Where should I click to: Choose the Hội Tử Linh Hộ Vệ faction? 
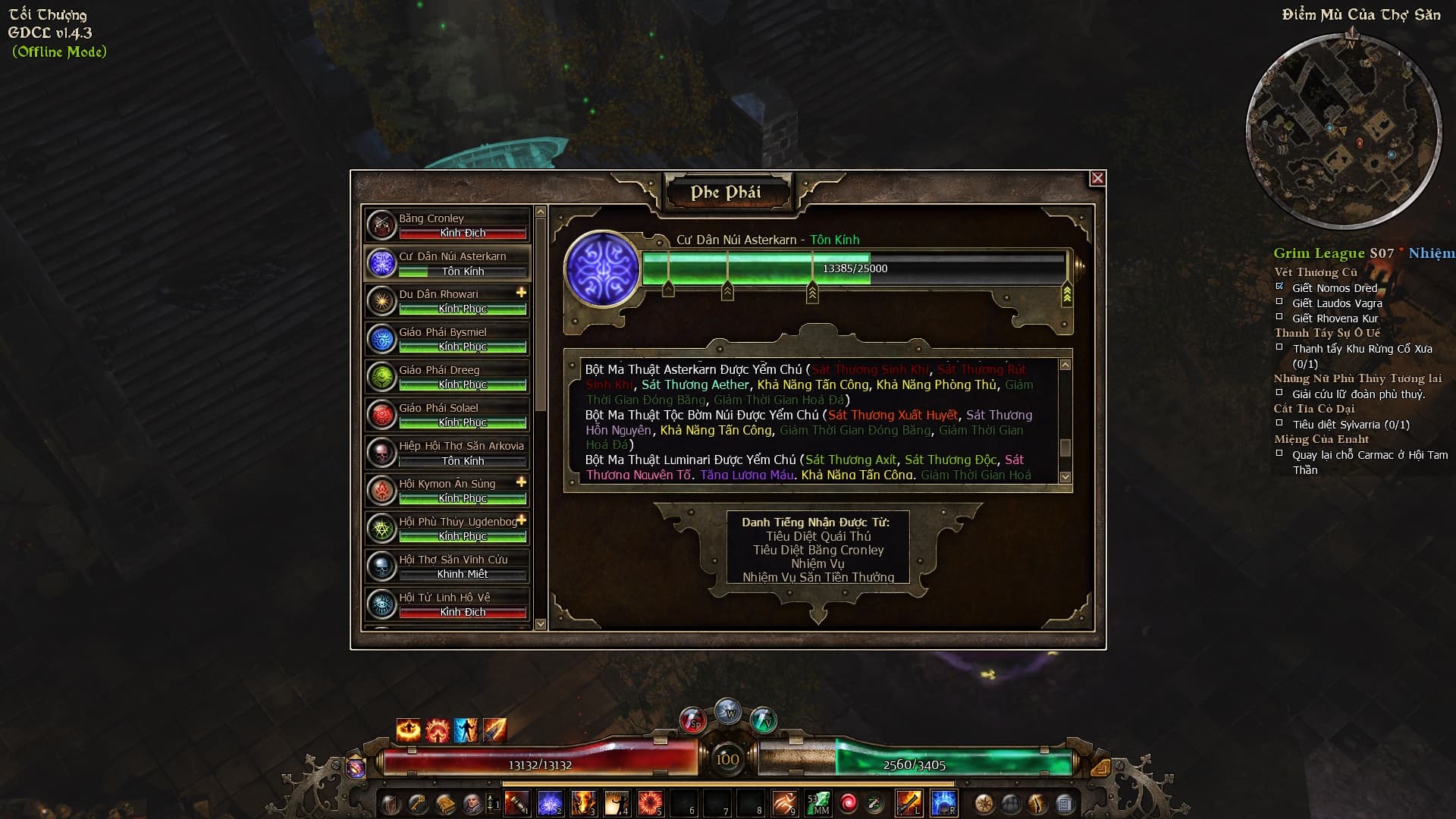(x=447, y=604)
